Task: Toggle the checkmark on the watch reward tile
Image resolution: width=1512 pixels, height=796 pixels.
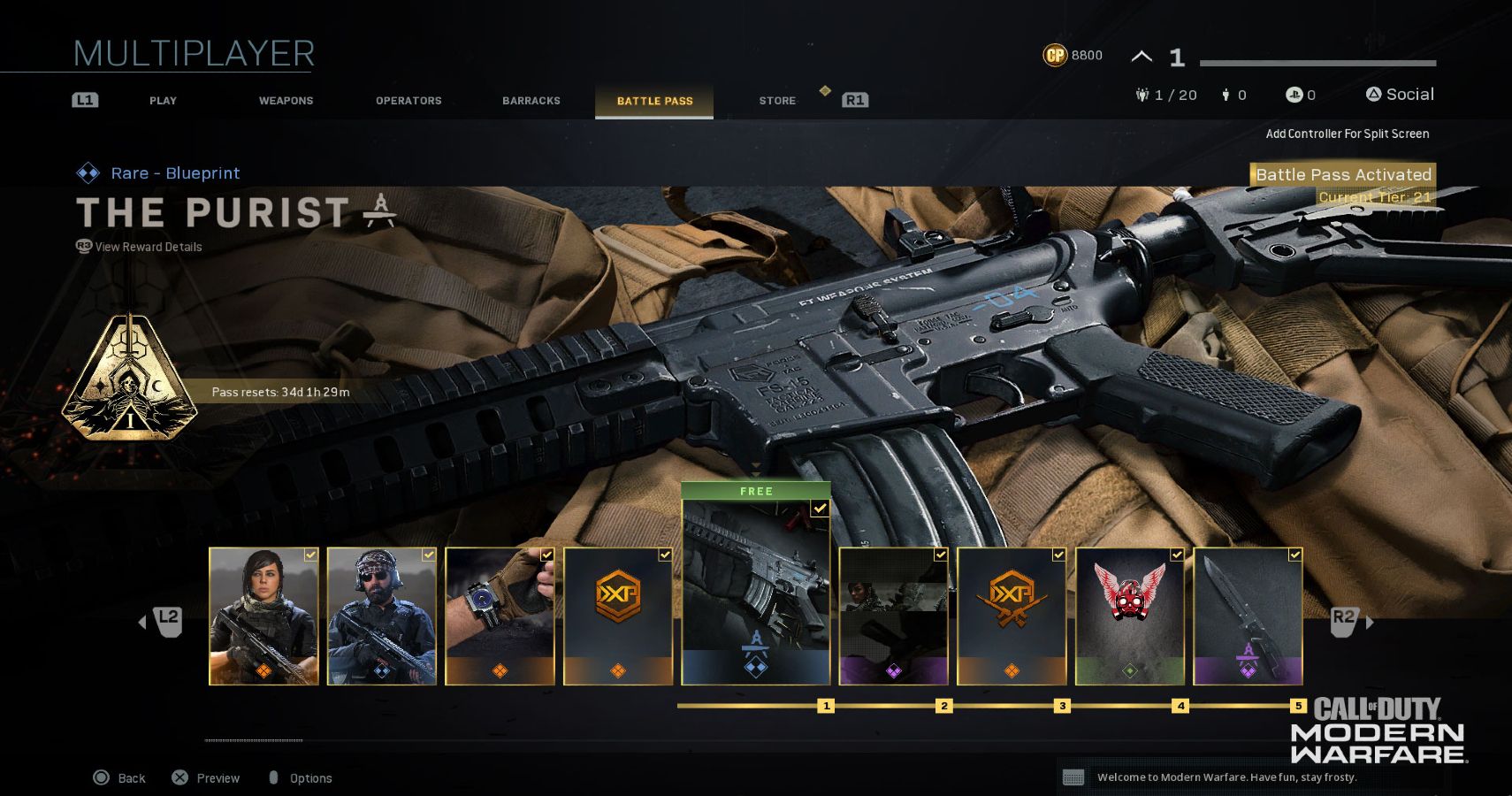Action: [x=546, y=555]
